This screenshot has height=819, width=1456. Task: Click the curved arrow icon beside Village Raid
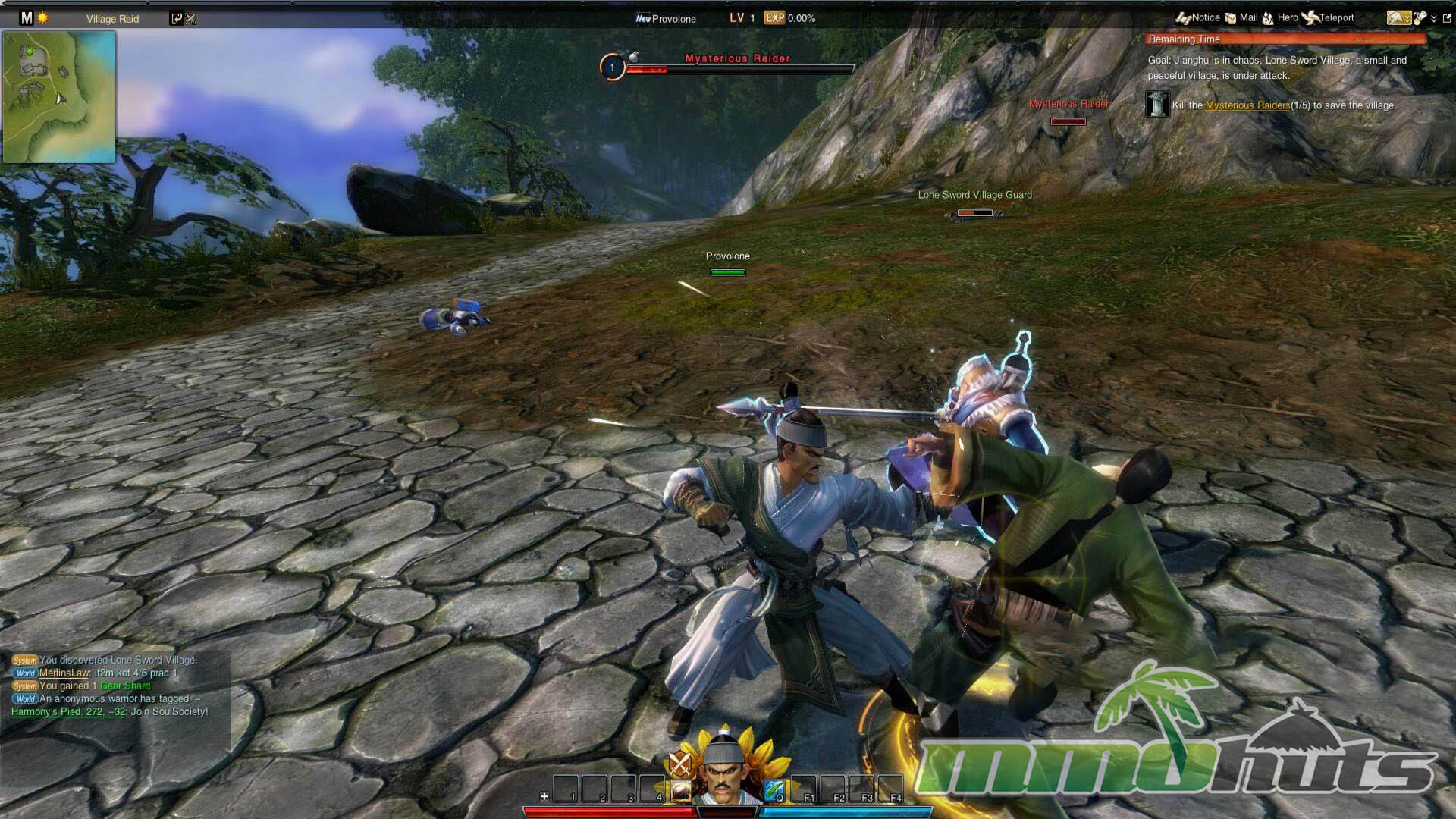point(177,18)
